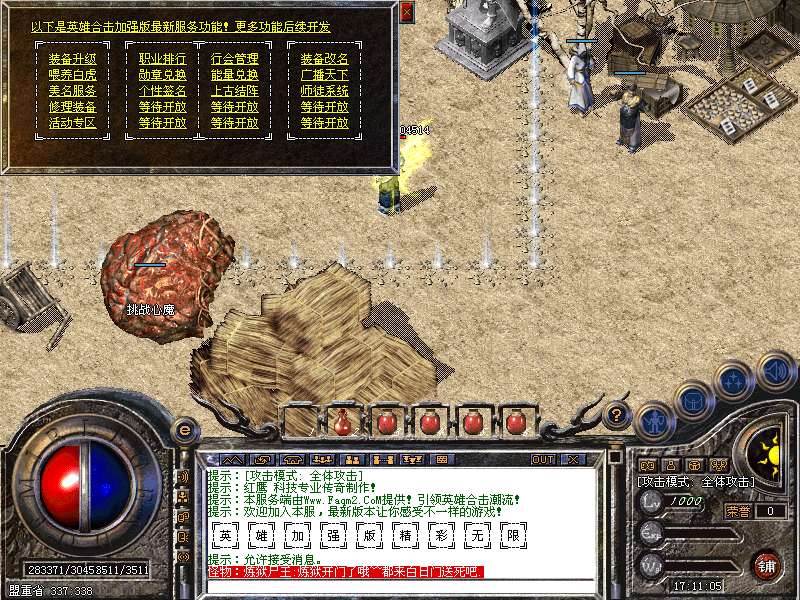Select the 个性签名 signature option
Viewport: 800px width, 600px height.
(x=162, y=91)
